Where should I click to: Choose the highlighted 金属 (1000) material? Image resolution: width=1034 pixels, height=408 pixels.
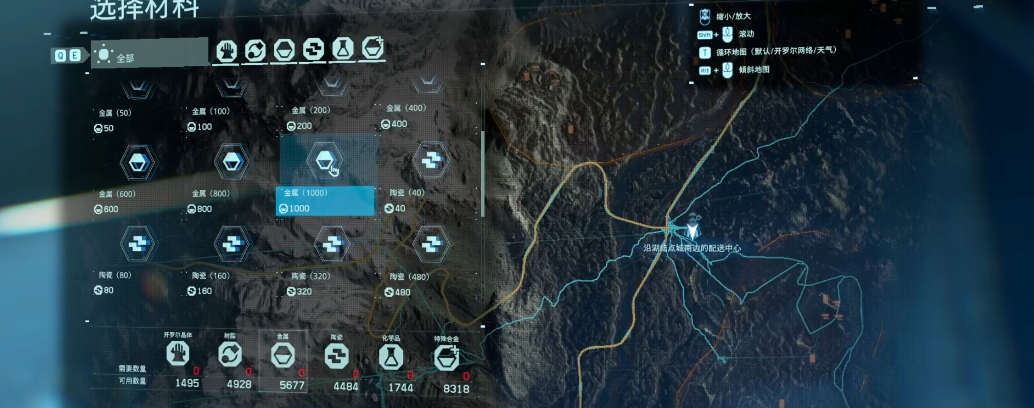pos(326,160)
